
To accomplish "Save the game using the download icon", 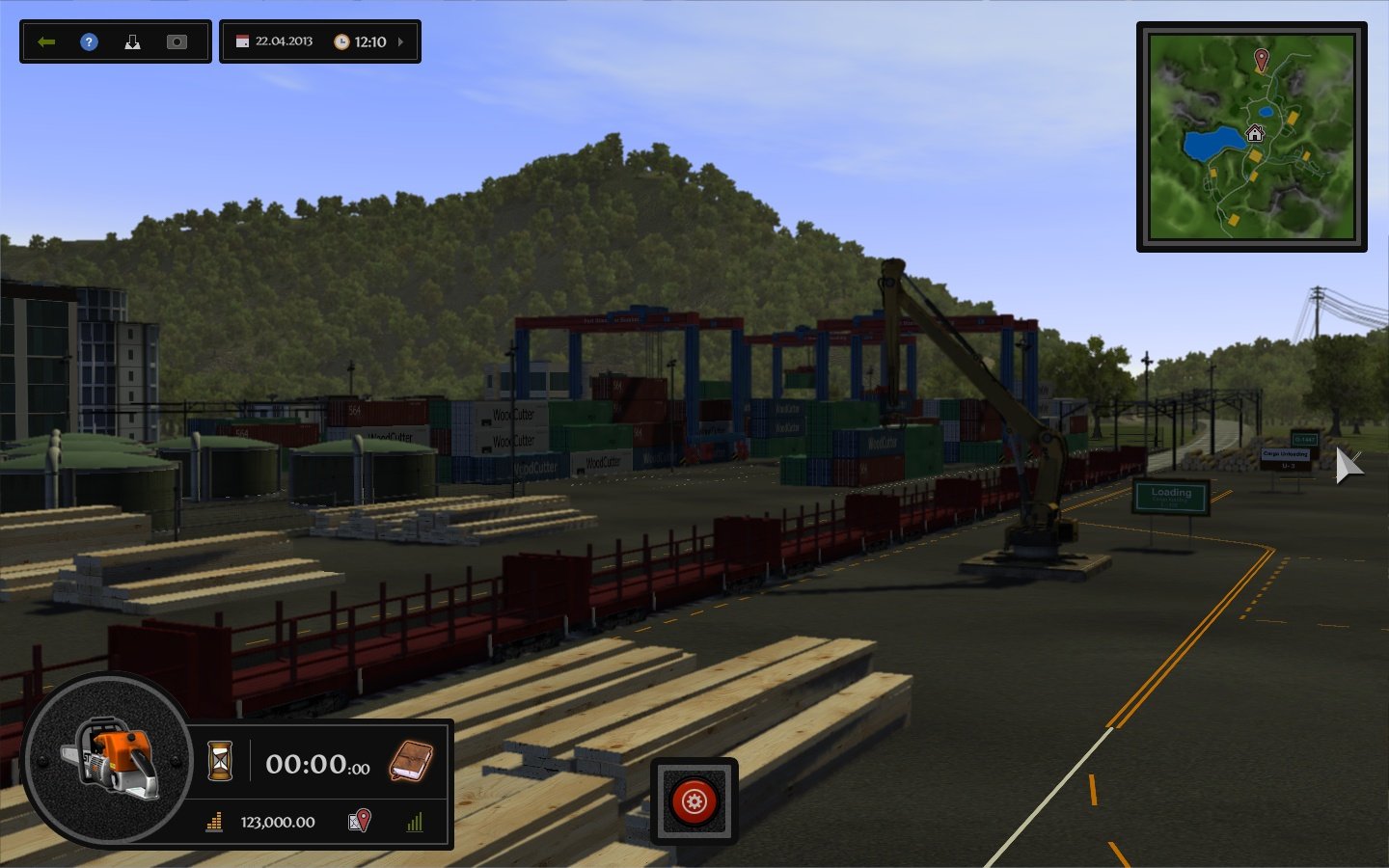I will pyautogui.click(x=132, y=41).
